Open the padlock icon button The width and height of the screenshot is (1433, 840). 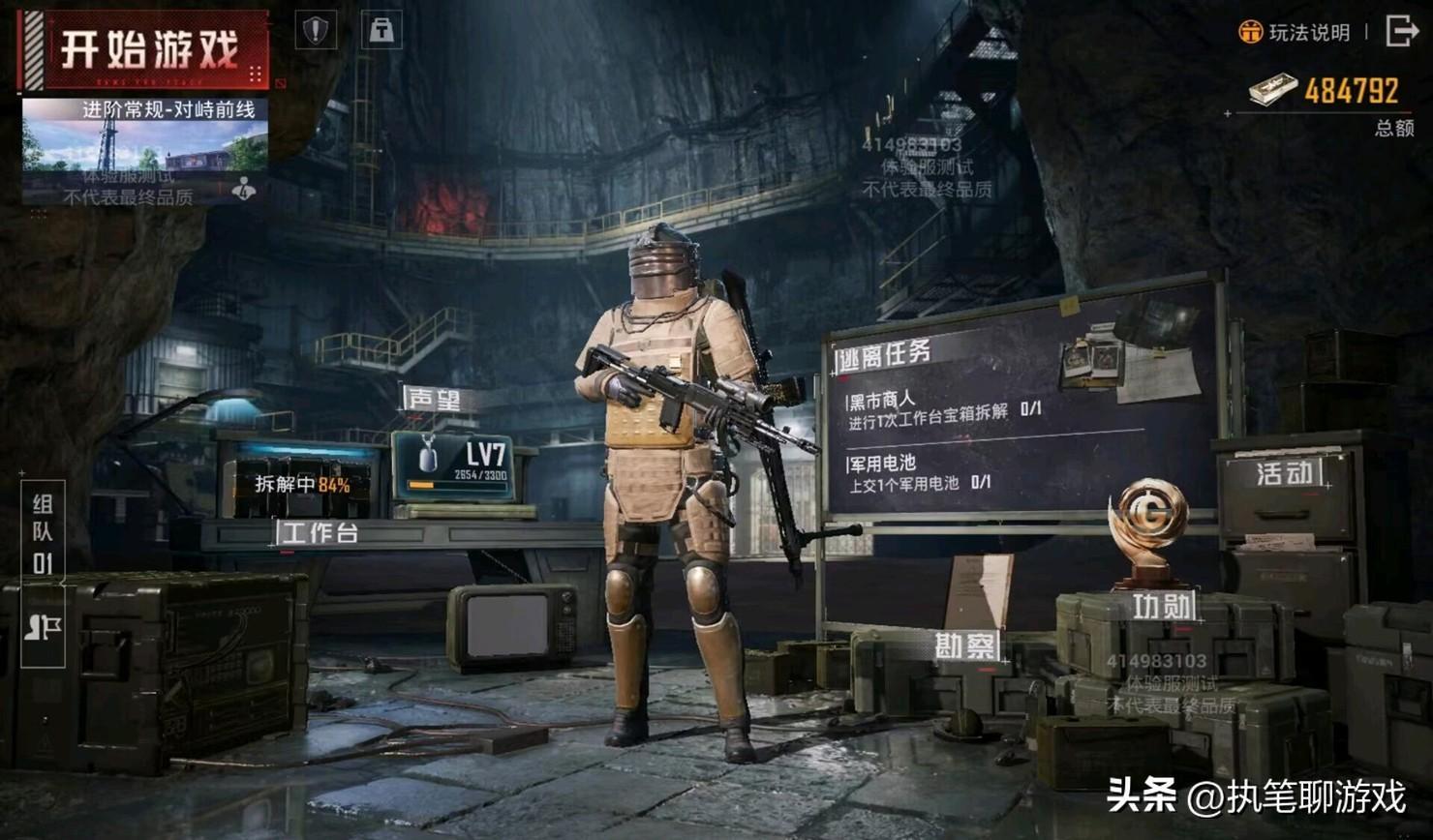pos(381,30)
